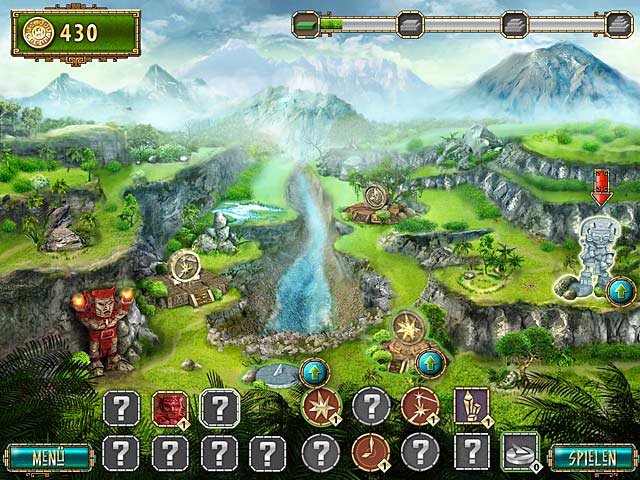Select the red totem mask slot
The width and height of the screenshot is (640, 480).
(170, 408)
